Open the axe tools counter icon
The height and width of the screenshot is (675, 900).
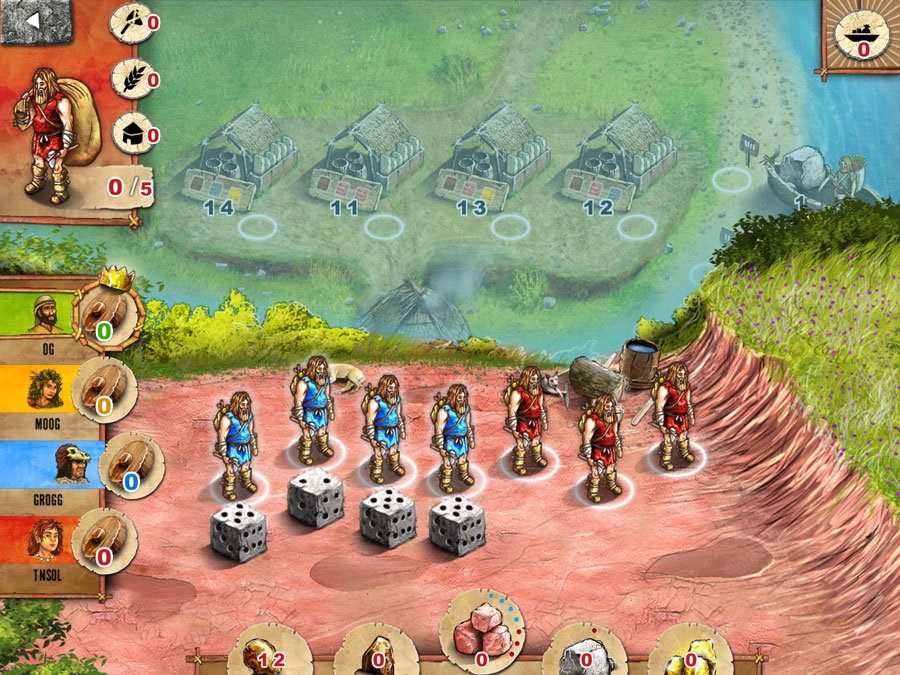129,21
